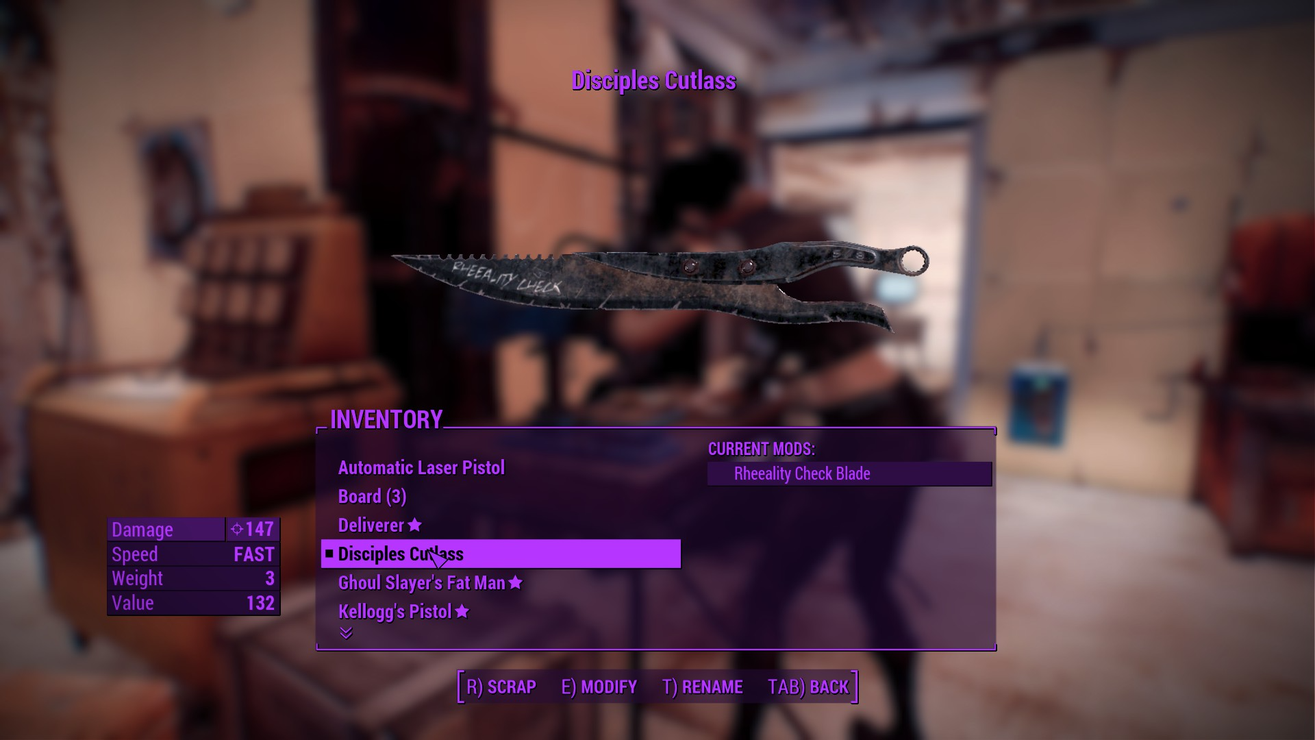Click the star icon beside Deliverer
The image size is (1315, 740).
414,524
